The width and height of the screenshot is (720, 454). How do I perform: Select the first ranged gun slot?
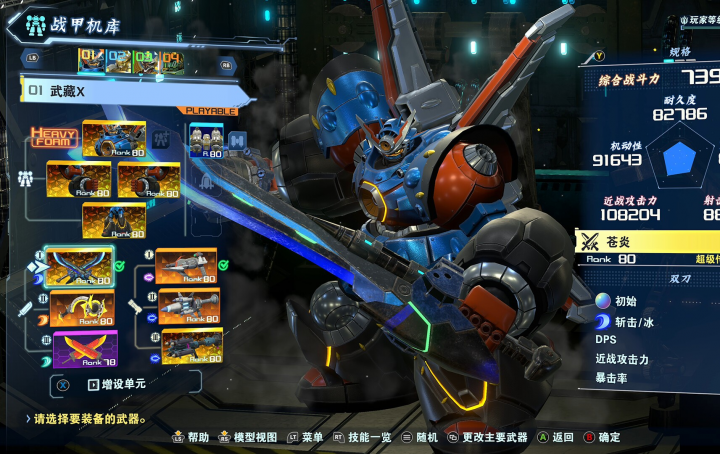[x=186, y=266]
